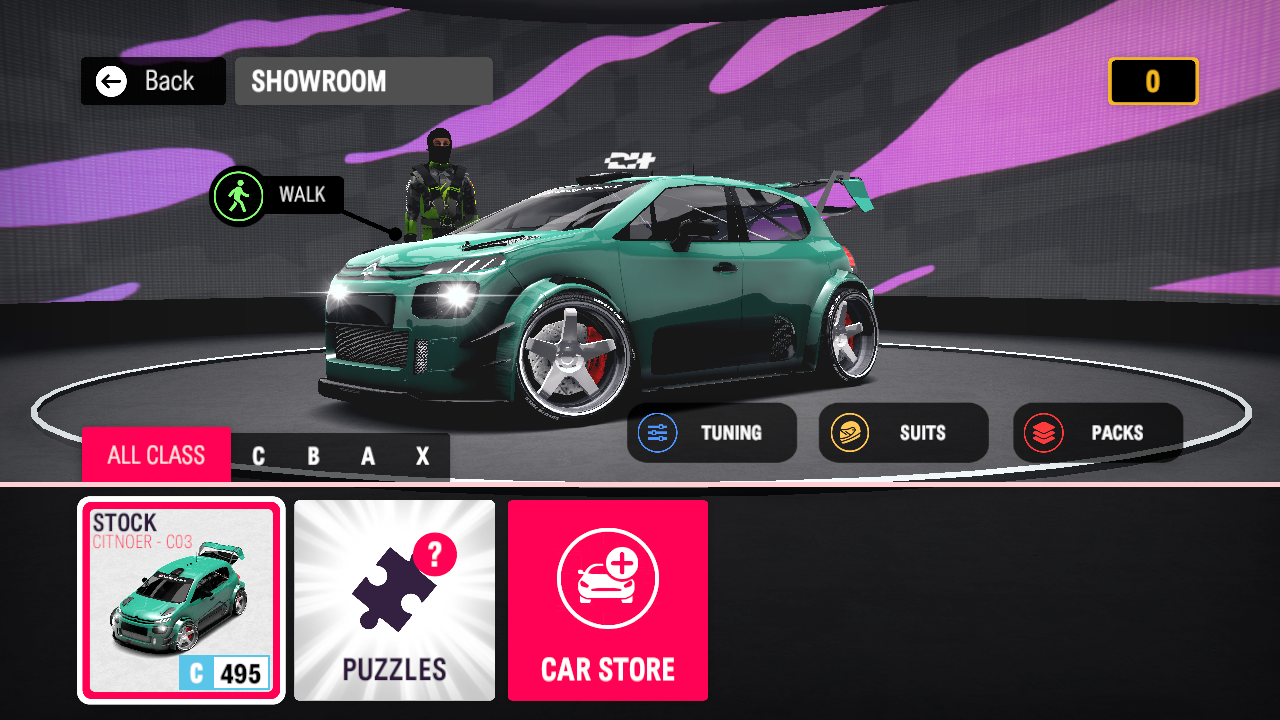1280x720 pixels.
Task: Activate Walk mode for the driver
Action: 277,195
